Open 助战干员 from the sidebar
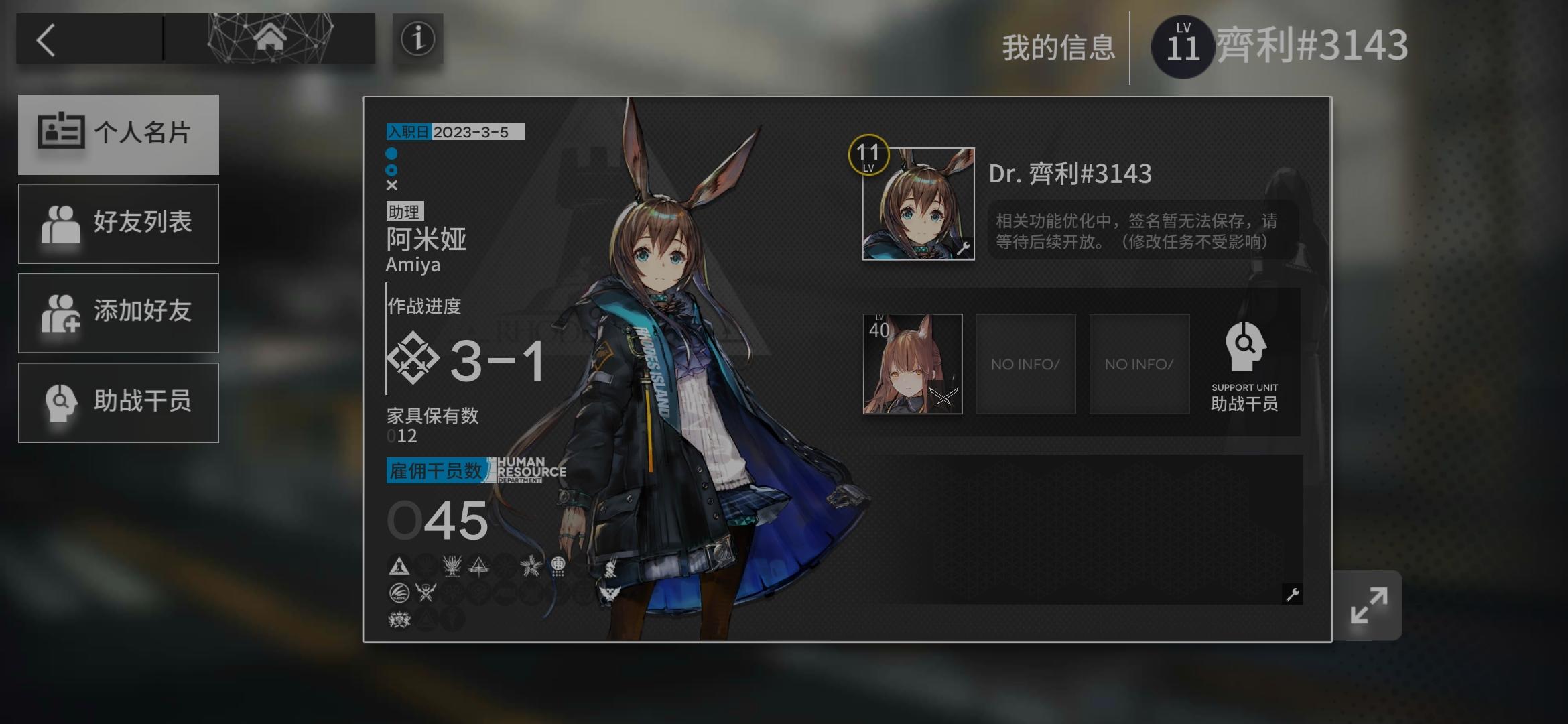 coord(119,402)
